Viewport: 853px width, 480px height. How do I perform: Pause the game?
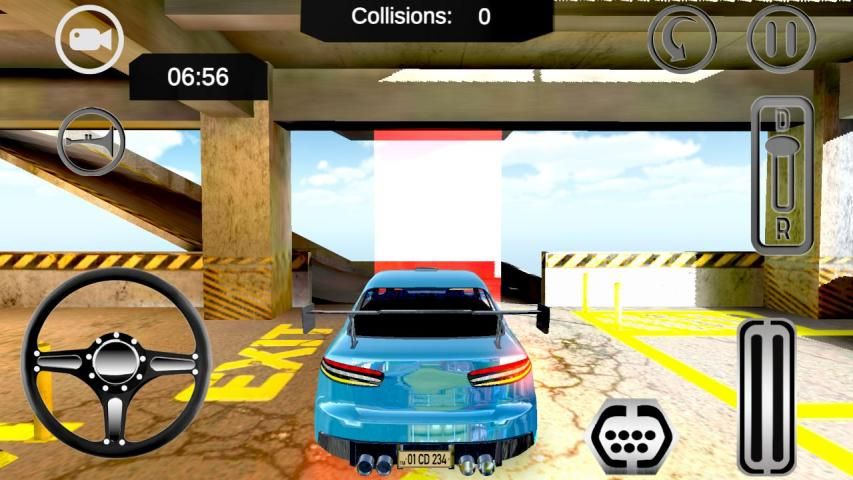pyautogui.click(x=782, y=41)
